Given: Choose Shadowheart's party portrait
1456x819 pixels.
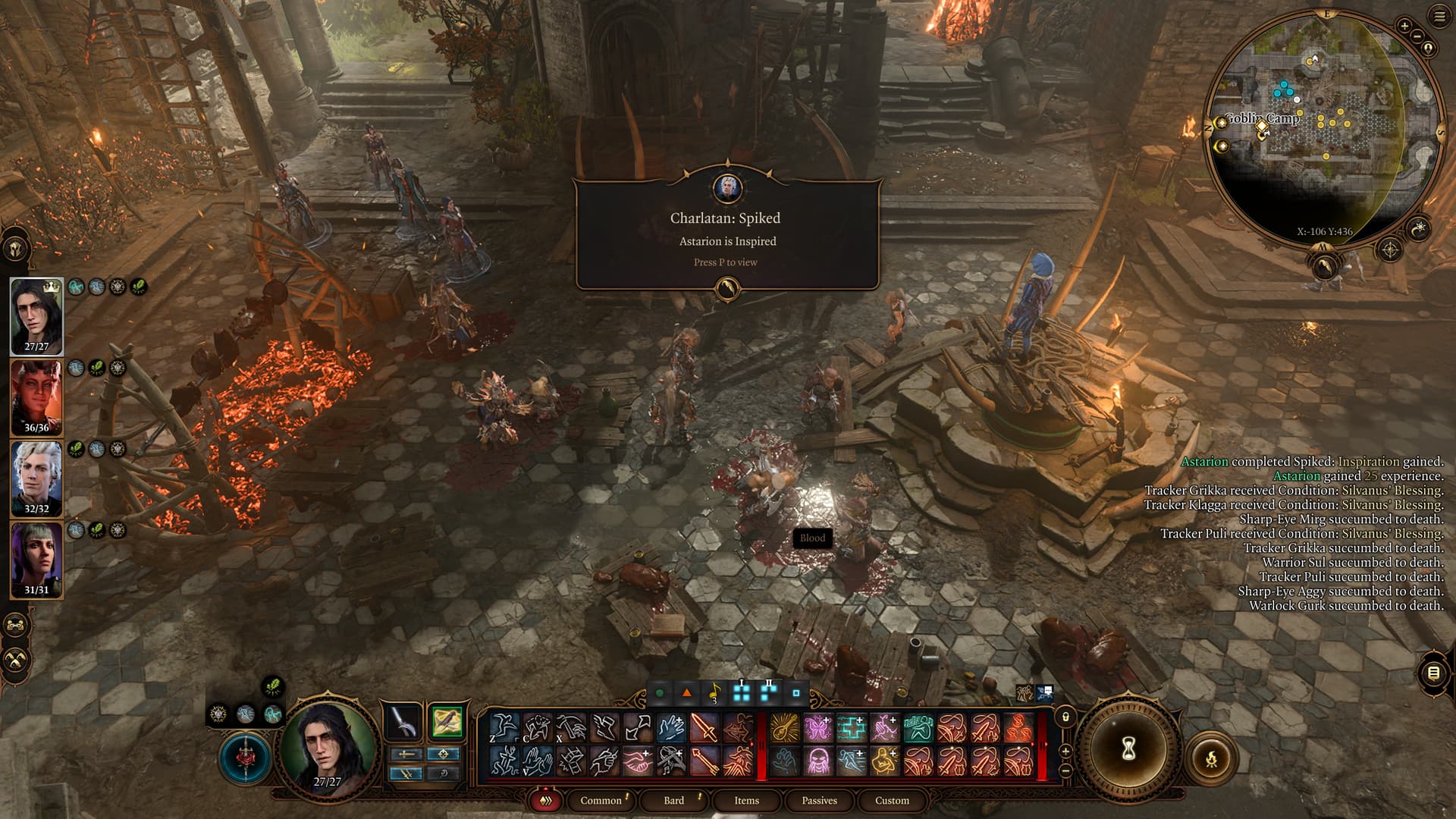Looking at the screenshot, I should (x=36, y=560).
